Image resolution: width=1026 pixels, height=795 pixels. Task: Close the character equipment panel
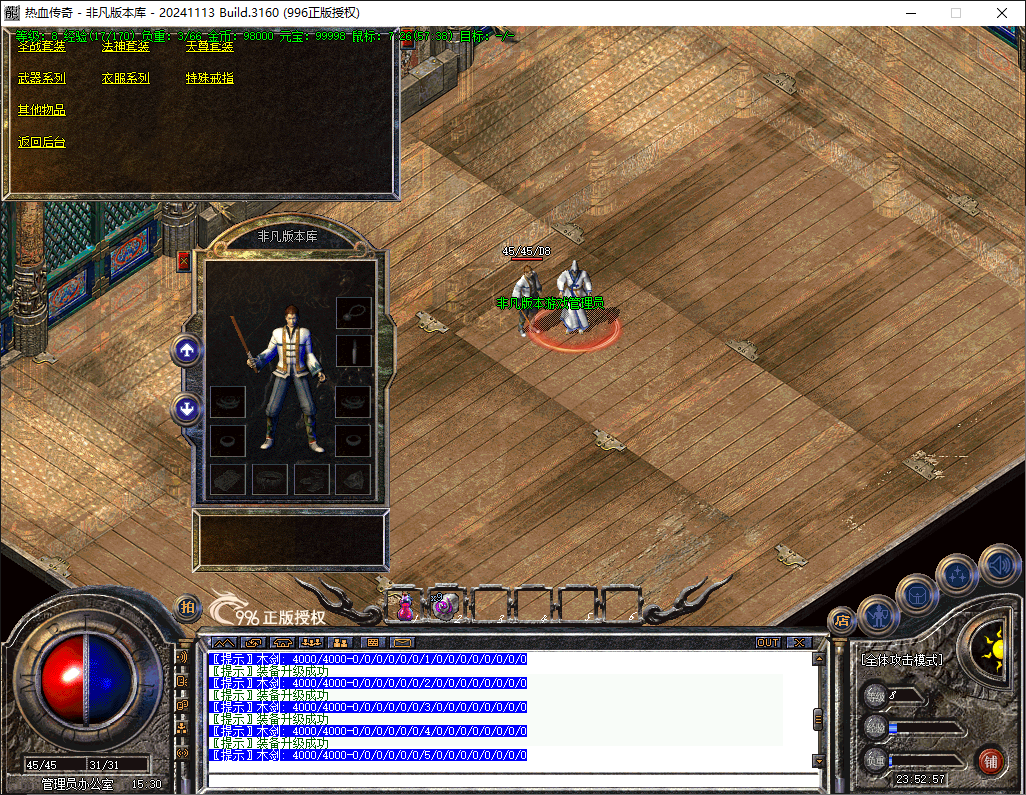coord(183,261)
